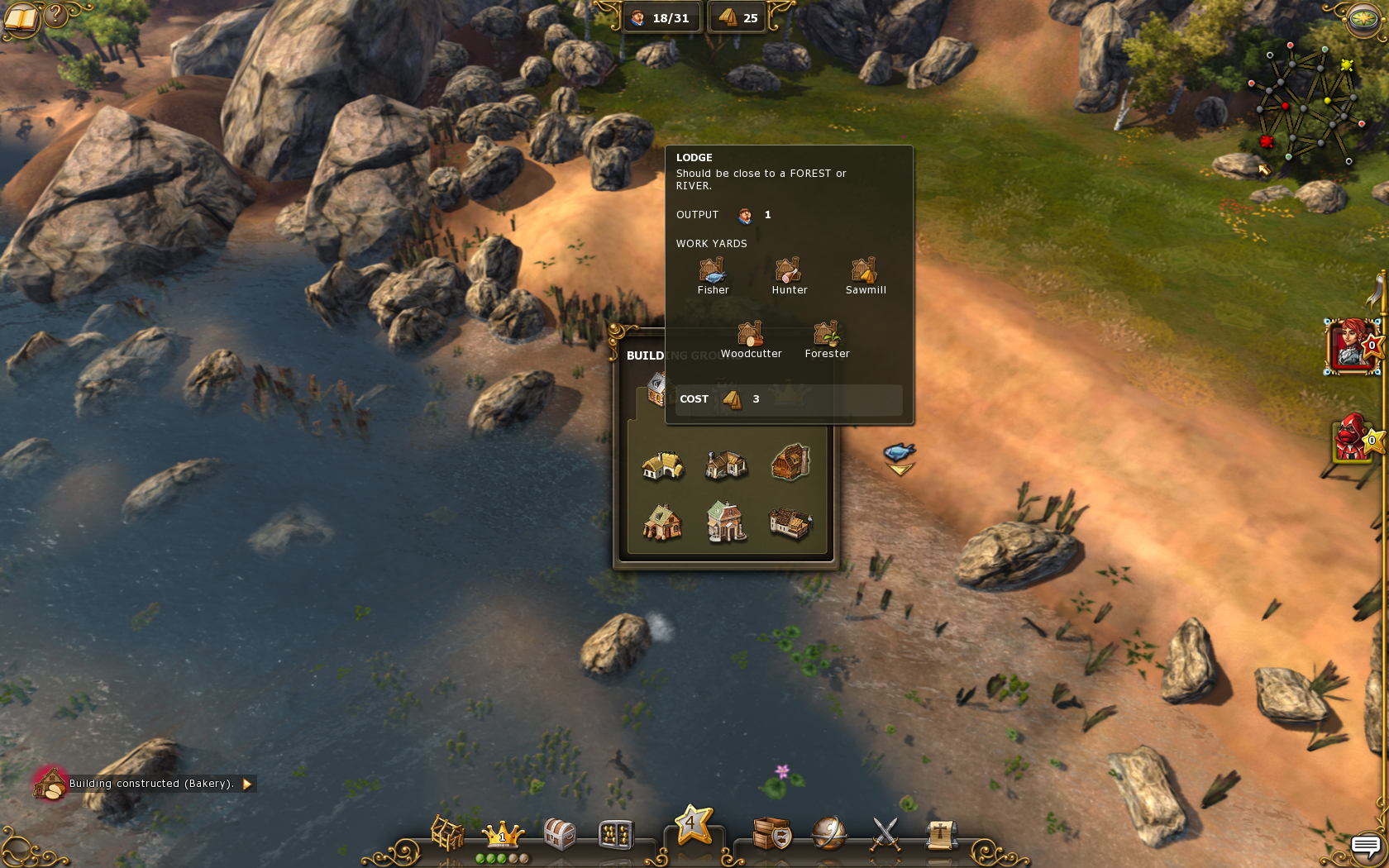The image size is (1389, 868).
Task: Open the cross scroll faith menu
Action: point(940,833)
